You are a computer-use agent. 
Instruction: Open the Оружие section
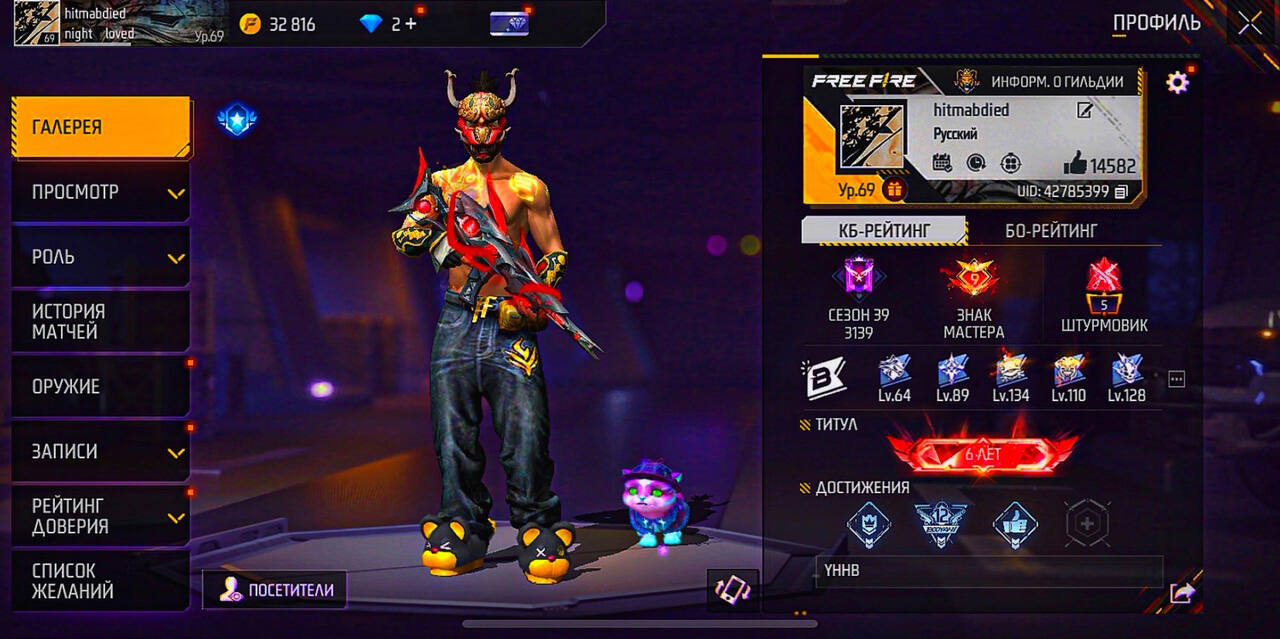tap(100, 386)
